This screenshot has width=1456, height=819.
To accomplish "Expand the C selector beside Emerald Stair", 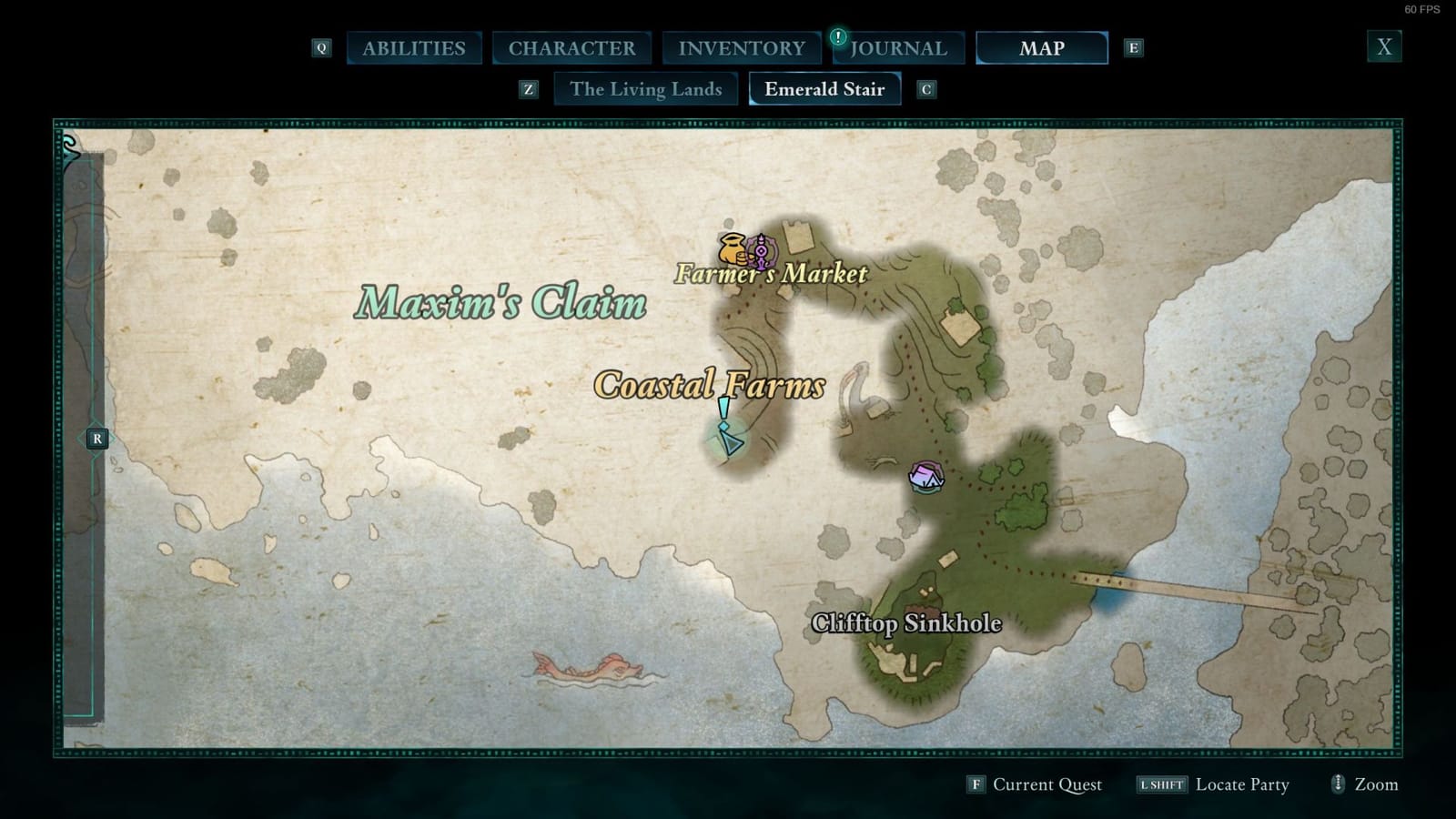I will [925, 89].
